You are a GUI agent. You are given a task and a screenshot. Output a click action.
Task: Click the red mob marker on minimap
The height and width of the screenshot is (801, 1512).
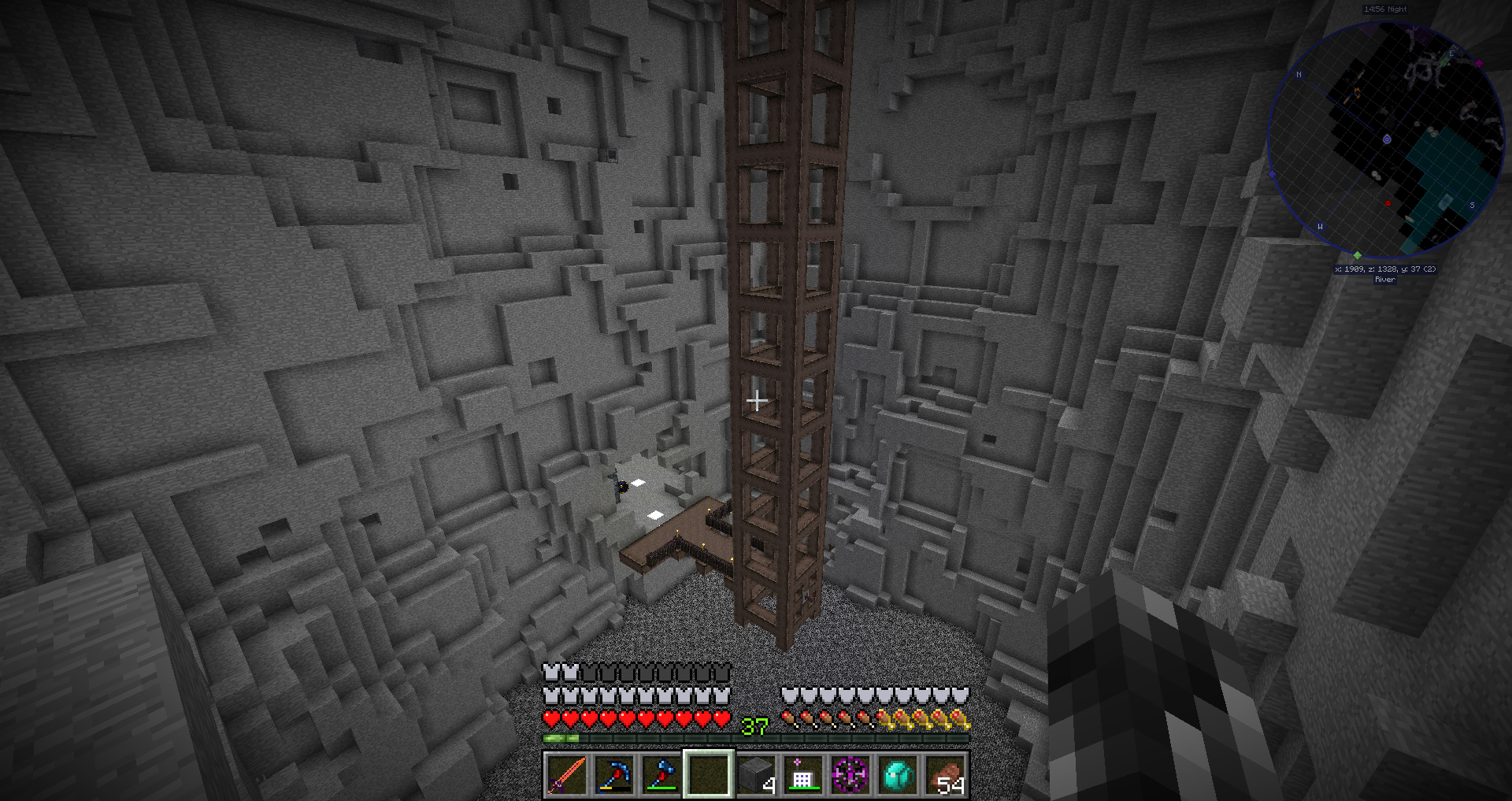pyautogui.click(x=1388, y=203)
